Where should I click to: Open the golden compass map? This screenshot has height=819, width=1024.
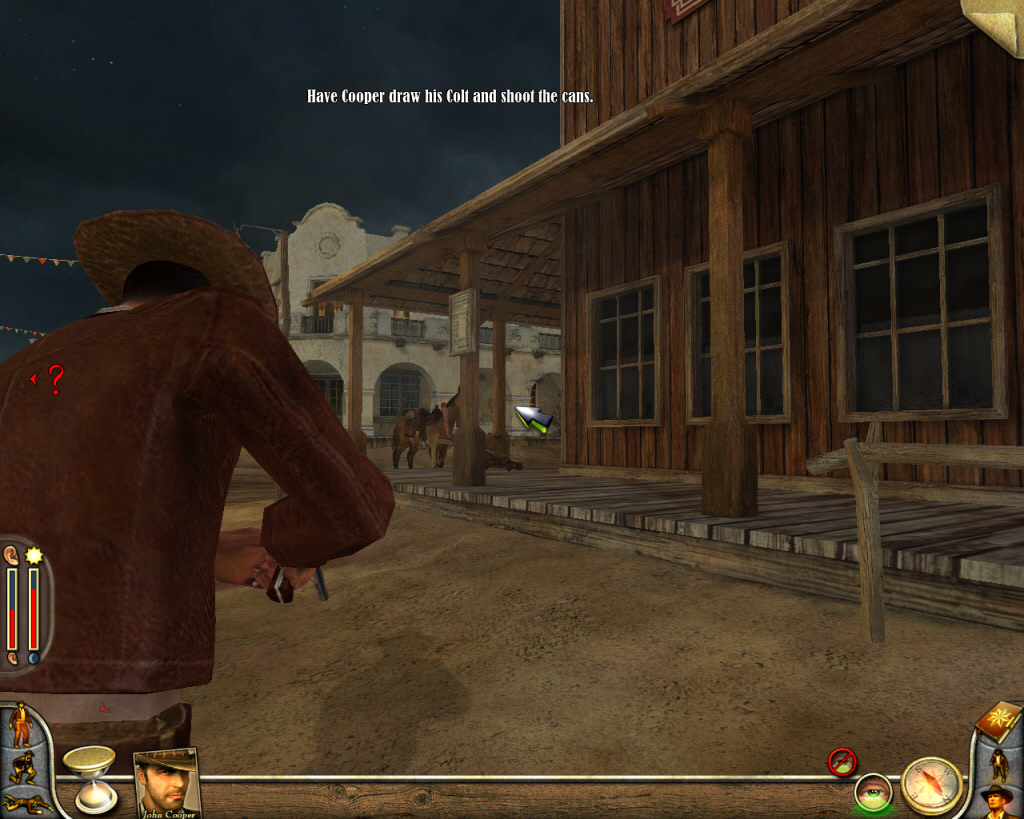tap(931, 785)
